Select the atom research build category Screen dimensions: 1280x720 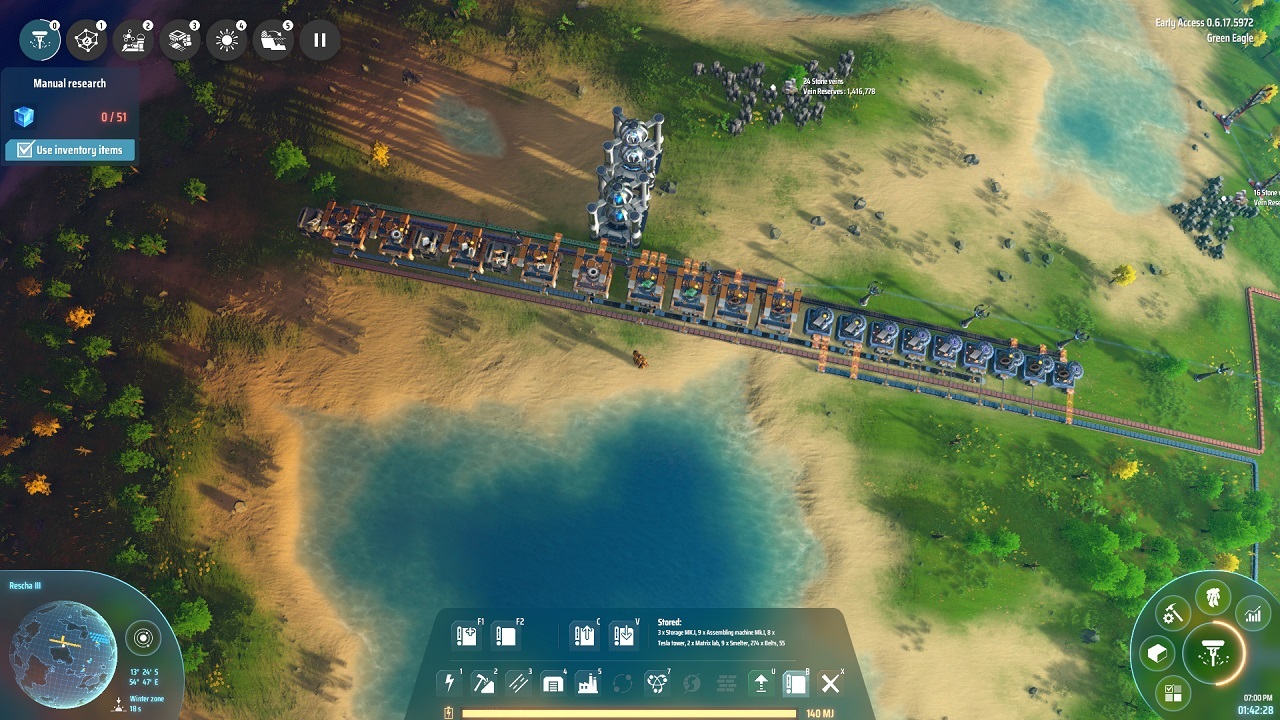coord(657,683)
